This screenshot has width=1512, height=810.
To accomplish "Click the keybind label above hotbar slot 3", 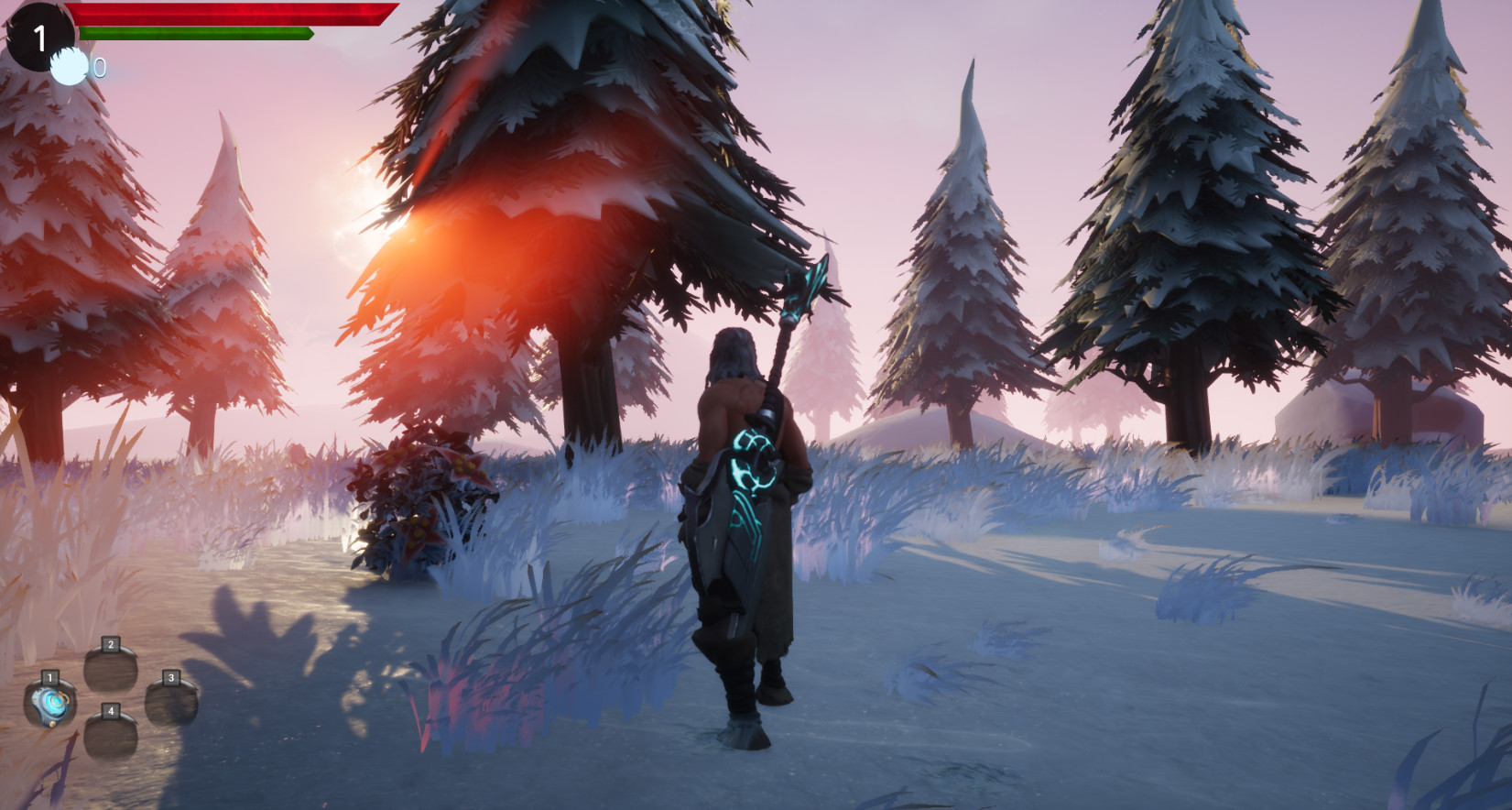I will coord(170,678).
